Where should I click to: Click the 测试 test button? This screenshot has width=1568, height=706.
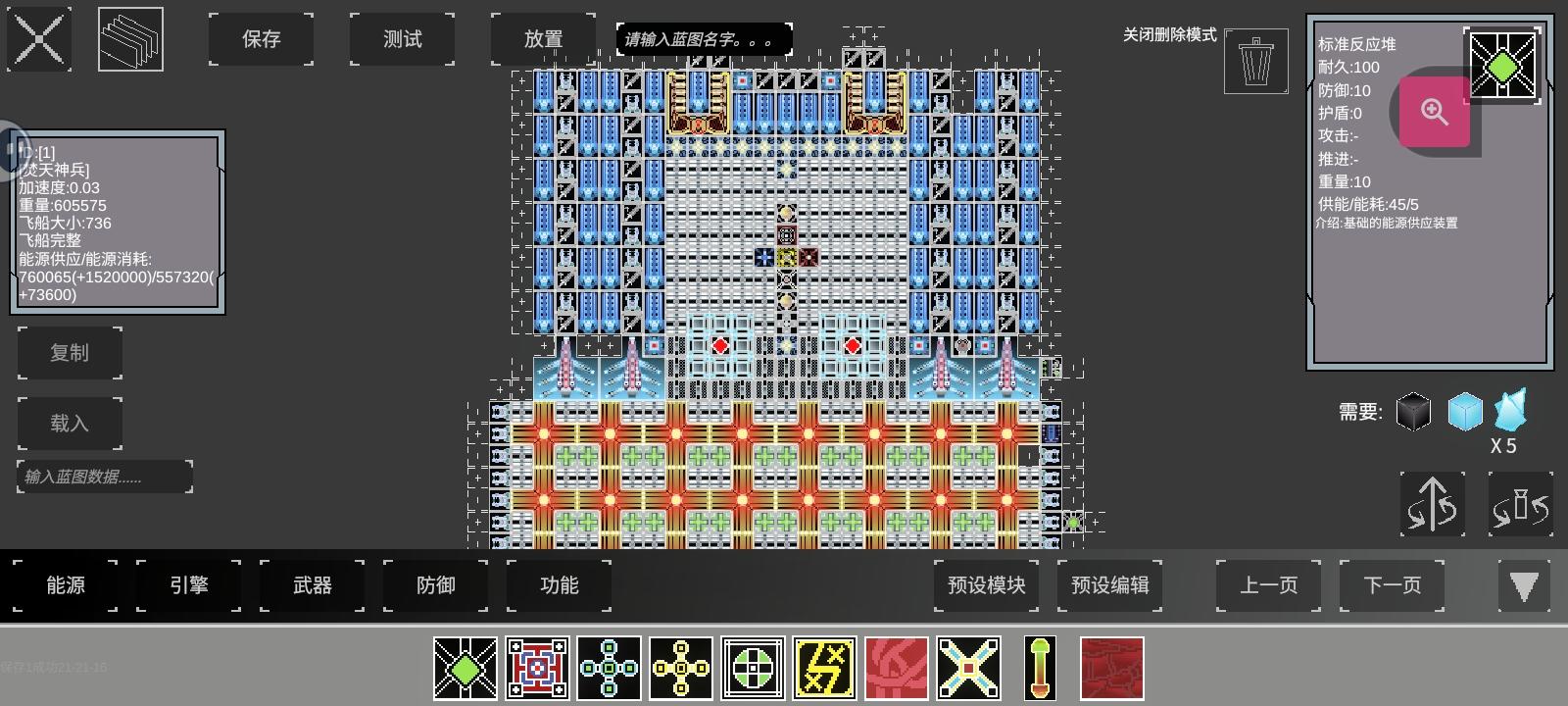[402, 39]
